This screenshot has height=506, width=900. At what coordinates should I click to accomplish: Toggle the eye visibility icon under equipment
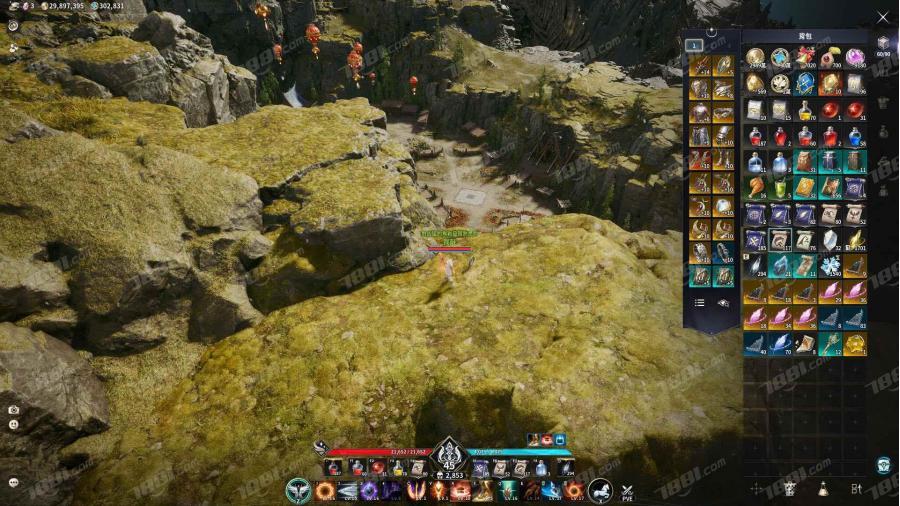click(x=723, y=302)
